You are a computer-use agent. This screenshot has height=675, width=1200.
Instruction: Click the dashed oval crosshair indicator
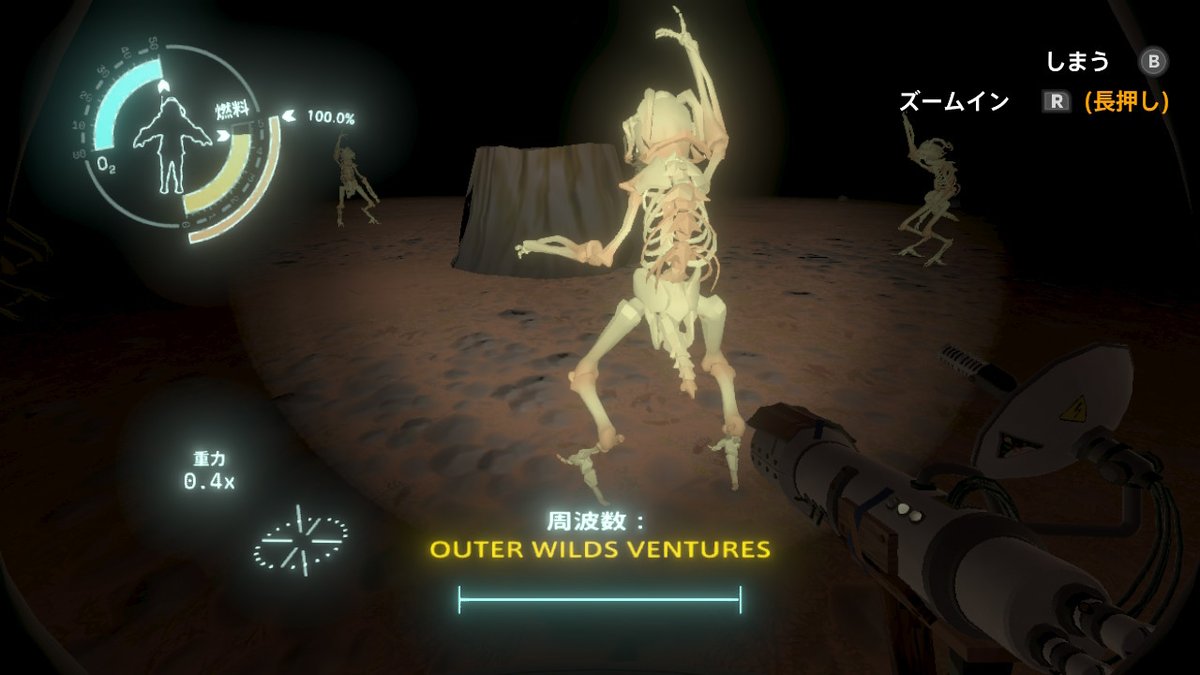[301, 539]
